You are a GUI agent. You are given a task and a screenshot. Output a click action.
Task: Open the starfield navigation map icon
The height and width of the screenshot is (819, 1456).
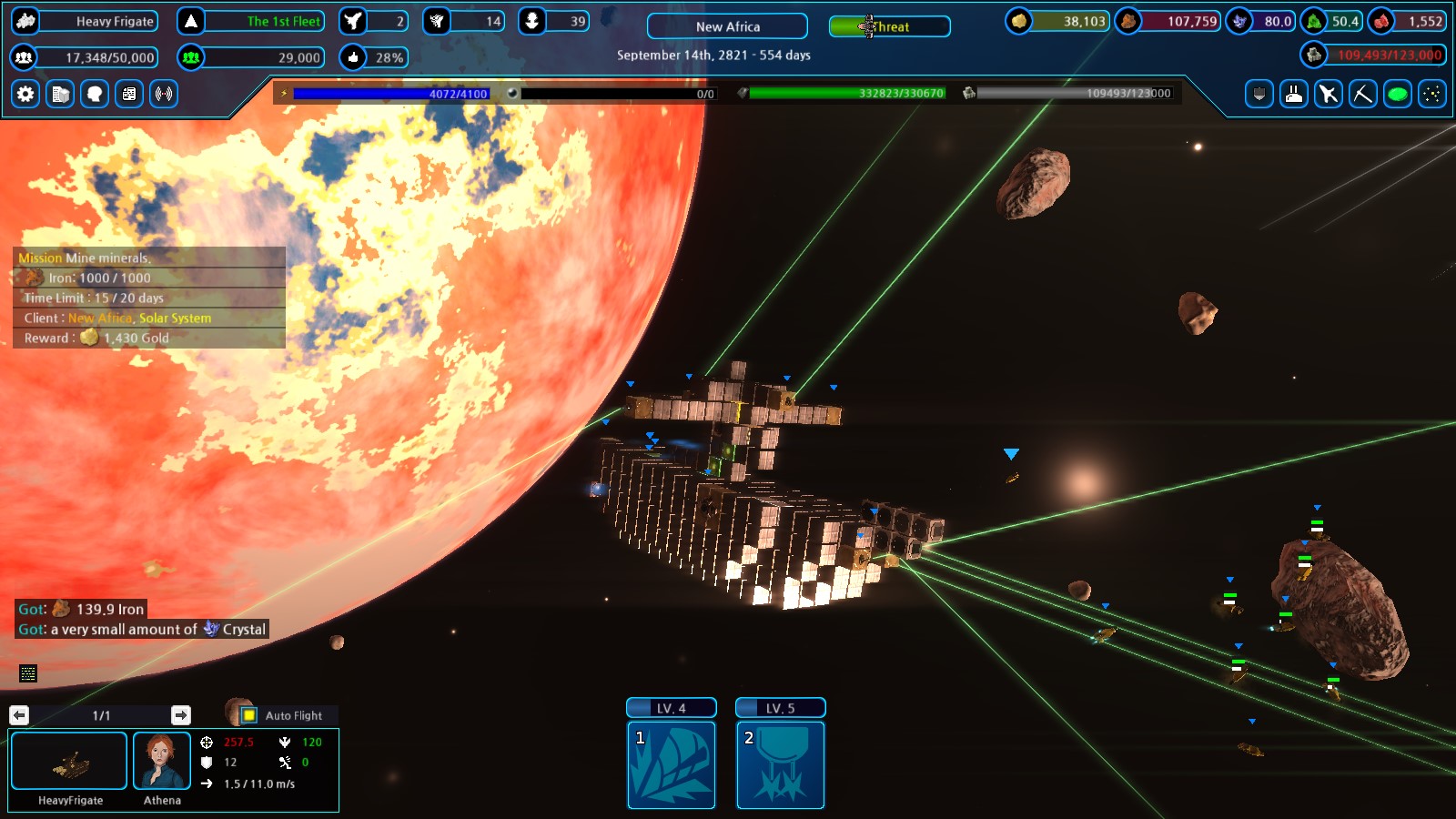(x=1430, y=95)
